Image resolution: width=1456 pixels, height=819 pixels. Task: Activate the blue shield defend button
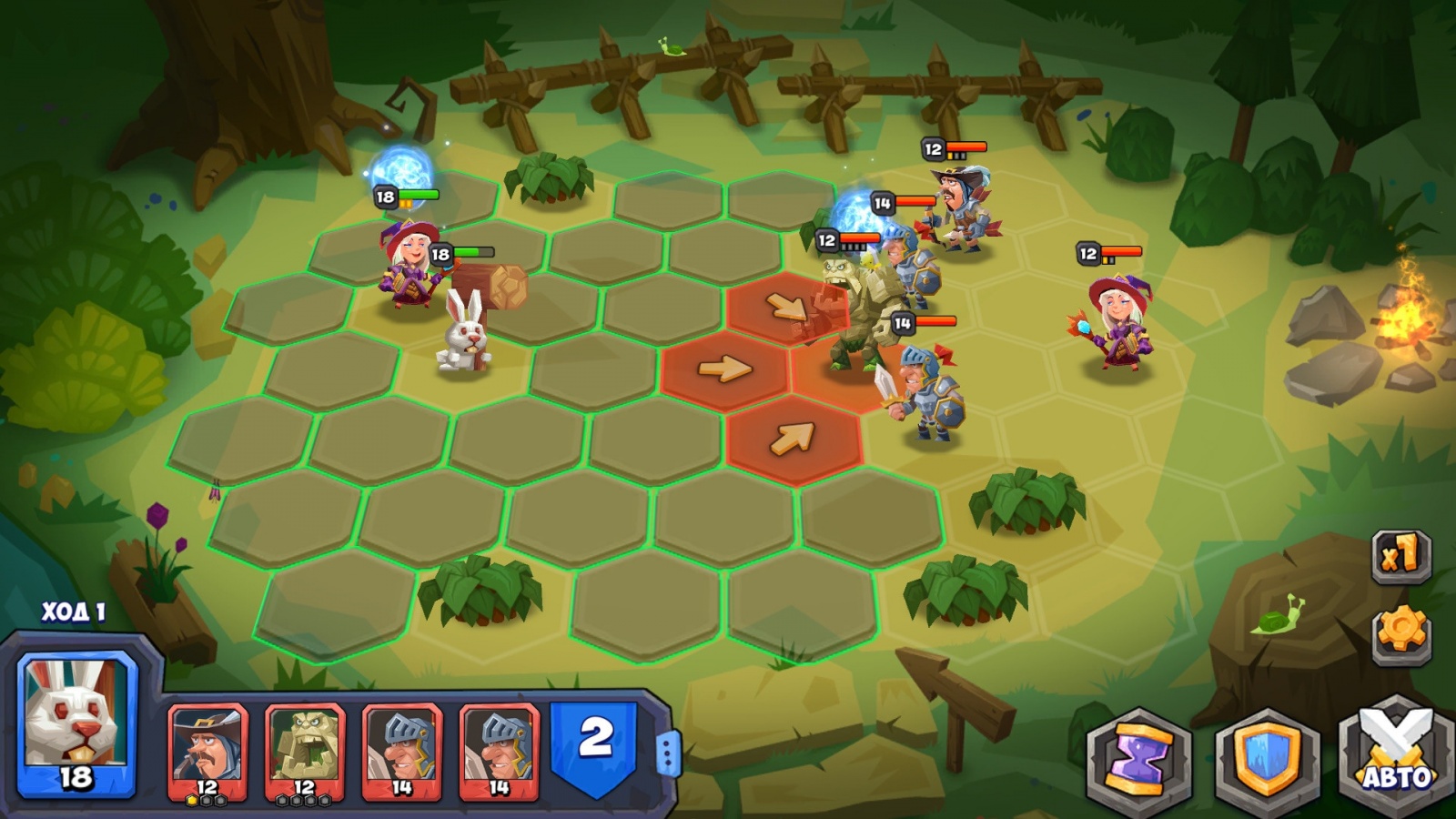tap(1266, 757)
